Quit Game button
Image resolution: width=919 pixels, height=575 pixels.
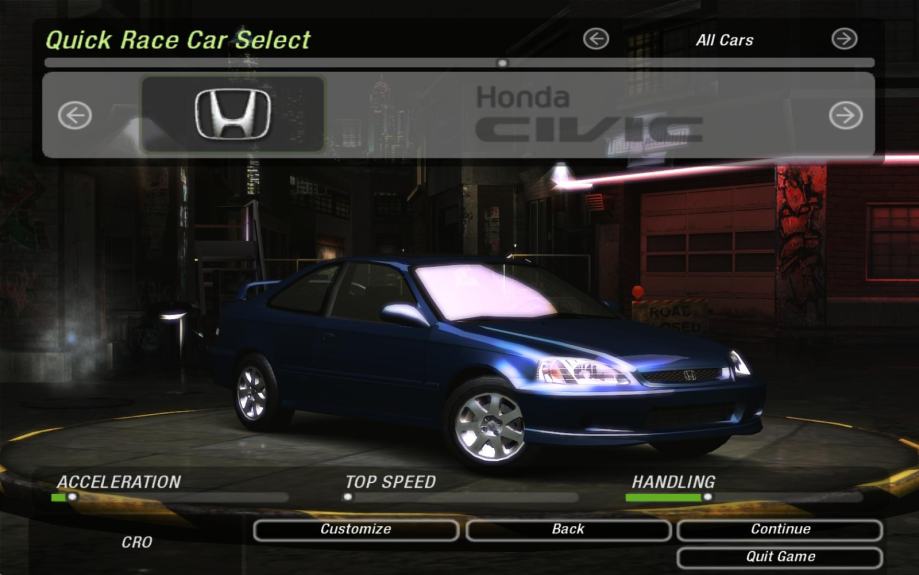point(780,557)
